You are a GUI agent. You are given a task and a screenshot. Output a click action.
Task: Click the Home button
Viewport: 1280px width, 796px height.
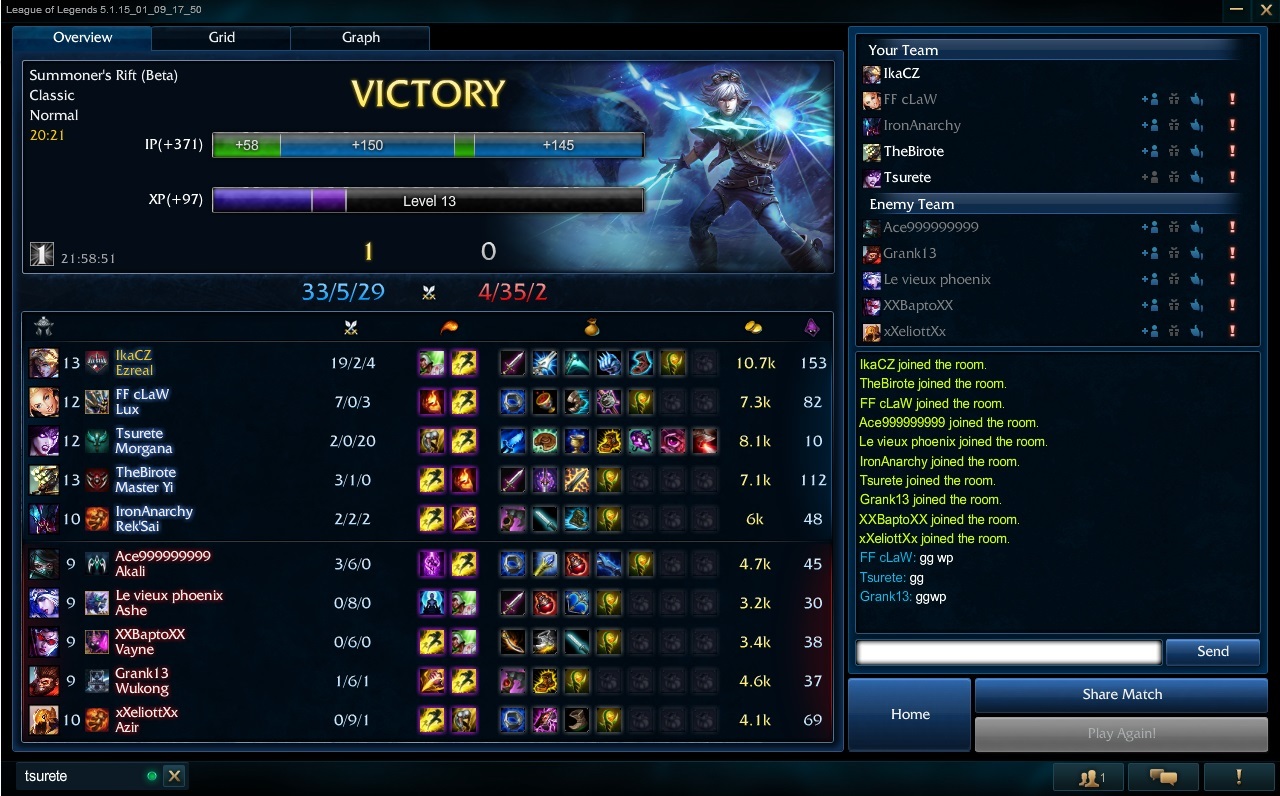pos(910,714)
